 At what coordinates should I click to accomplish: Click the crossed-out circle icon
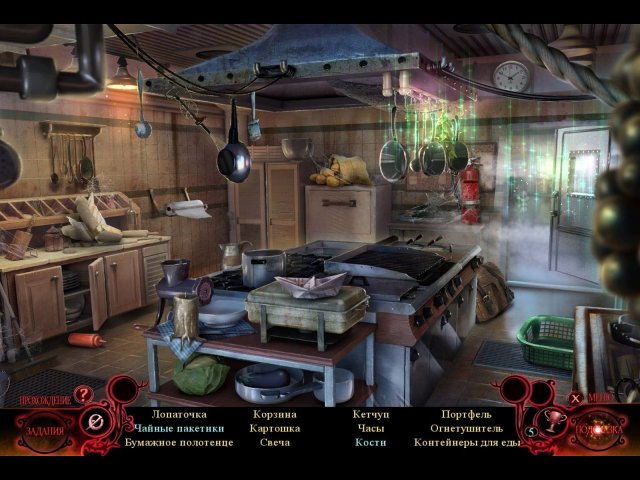[x=93, y=423]
